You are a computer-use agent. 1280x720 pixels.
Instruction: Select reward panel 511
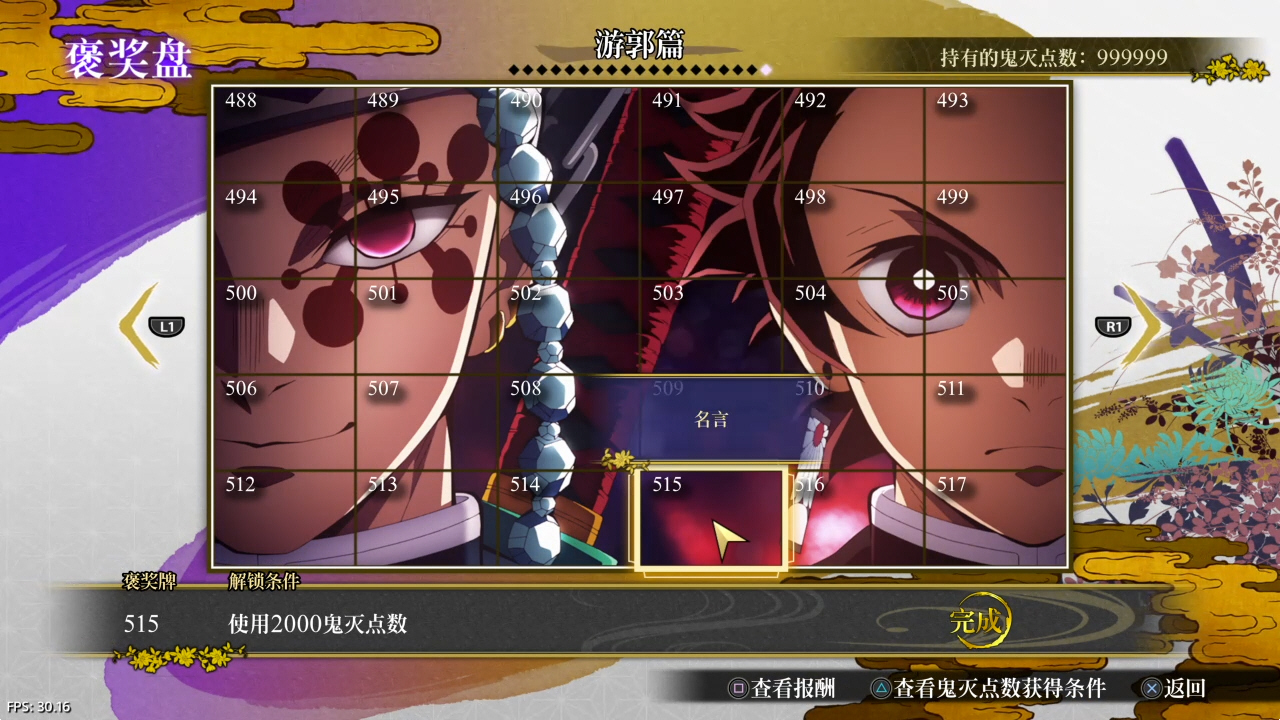coord(996,423)
